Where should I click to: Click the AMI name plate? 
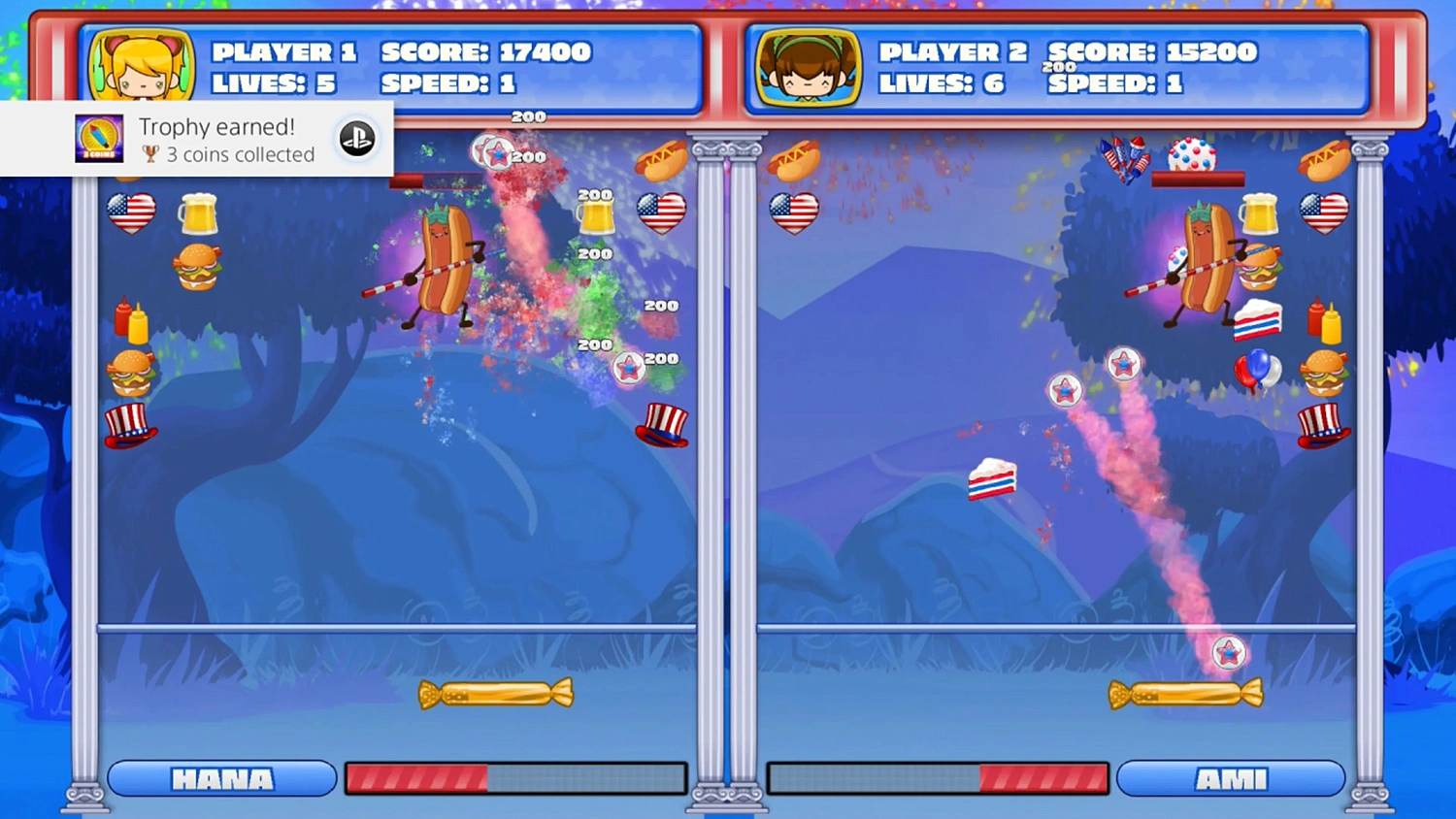[1231, 778]
